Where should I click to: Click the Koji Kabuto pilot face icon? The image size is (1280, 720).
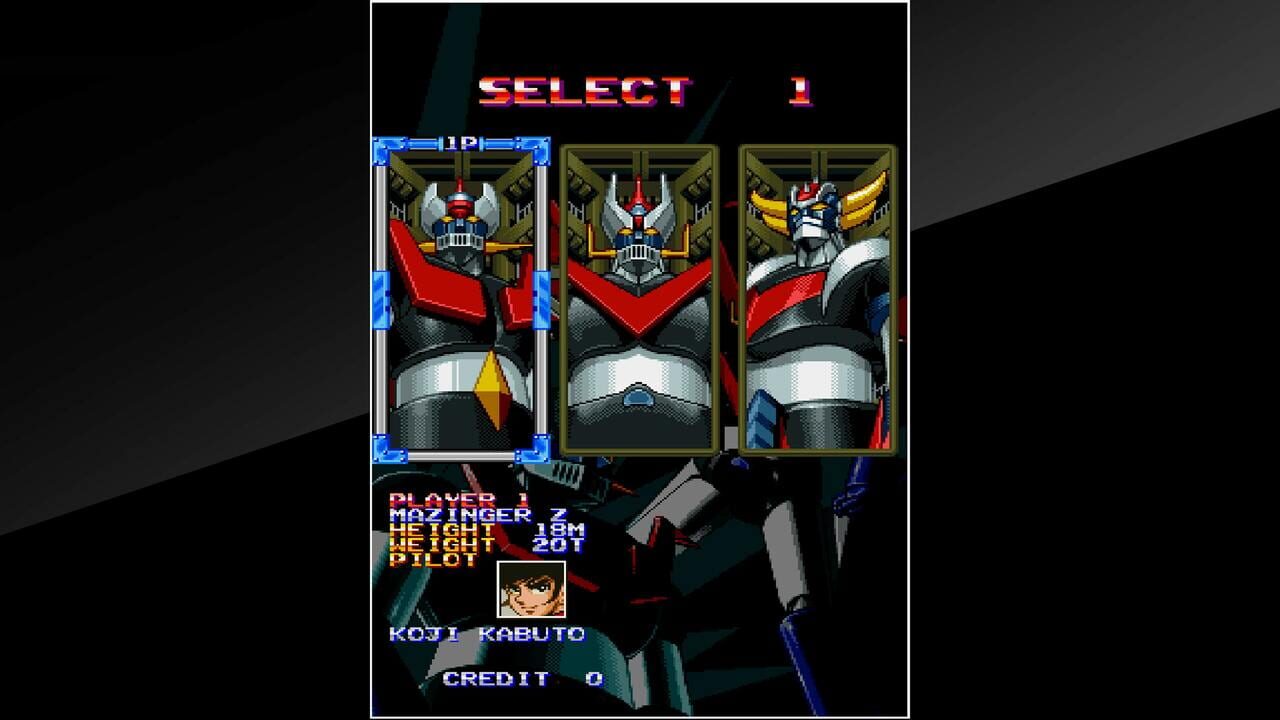530,590
